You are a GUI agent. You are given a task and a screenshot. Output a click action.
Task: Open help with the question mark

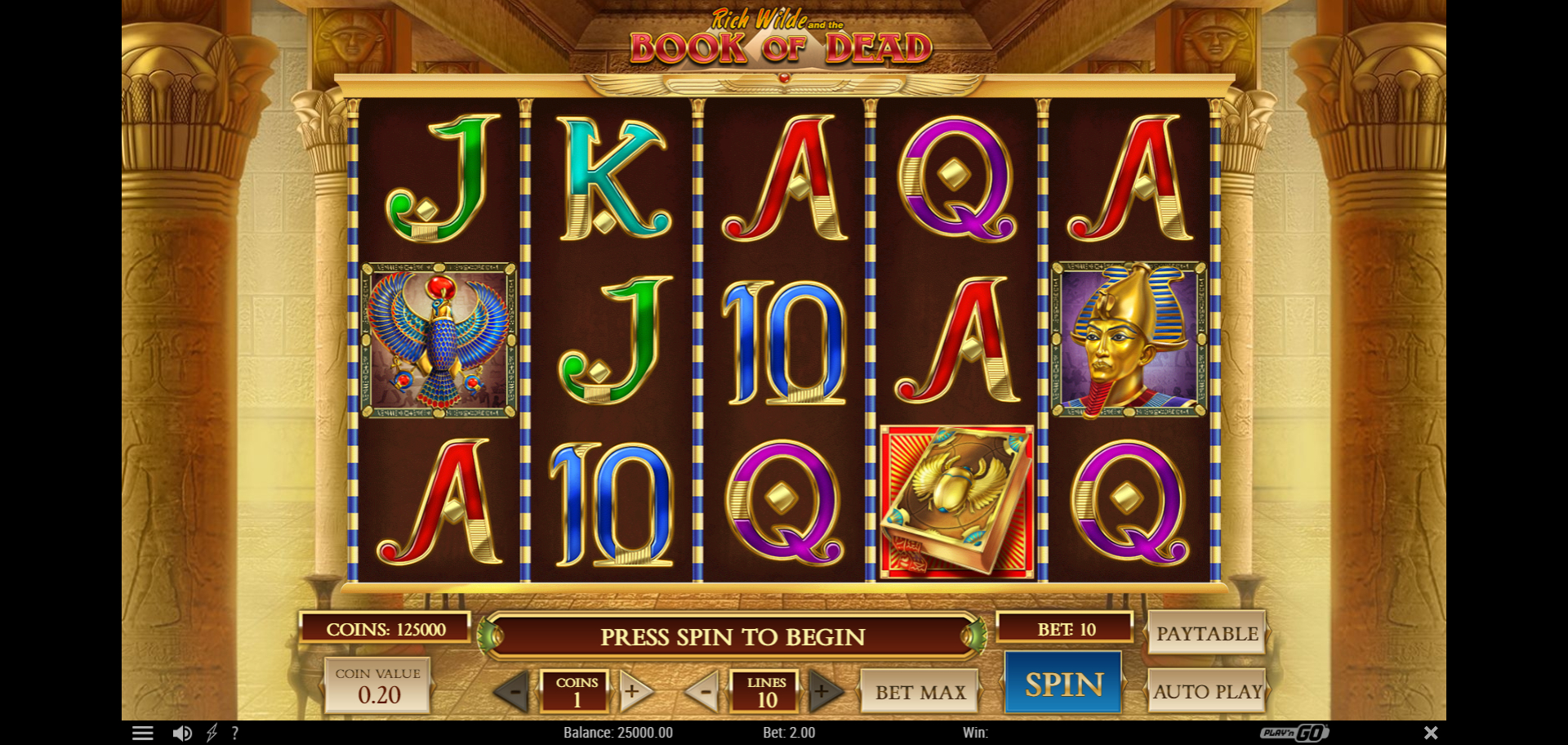pos(235,733)
